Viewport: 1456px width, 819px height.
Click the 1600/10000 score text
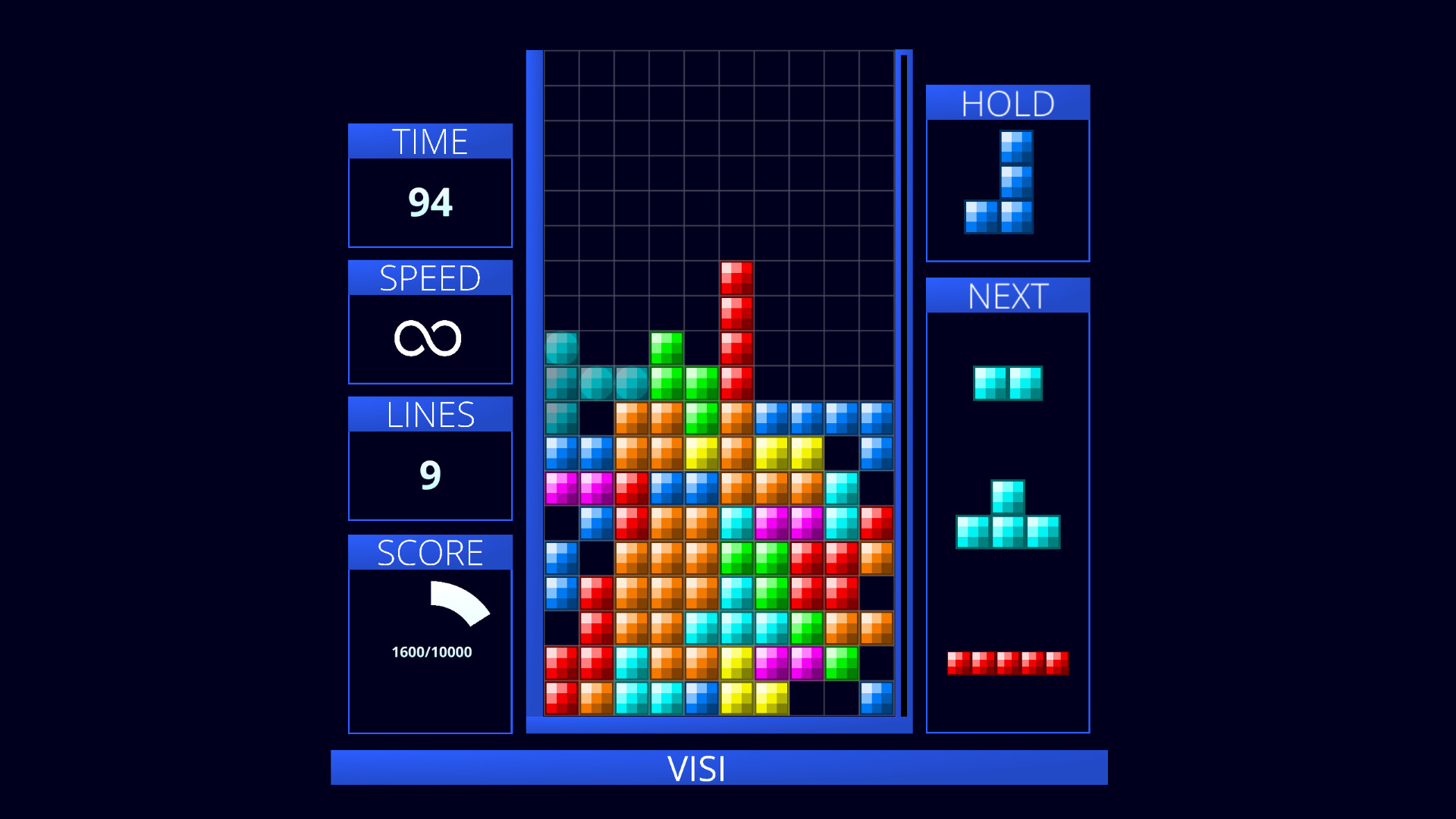(x=431, y=650)
